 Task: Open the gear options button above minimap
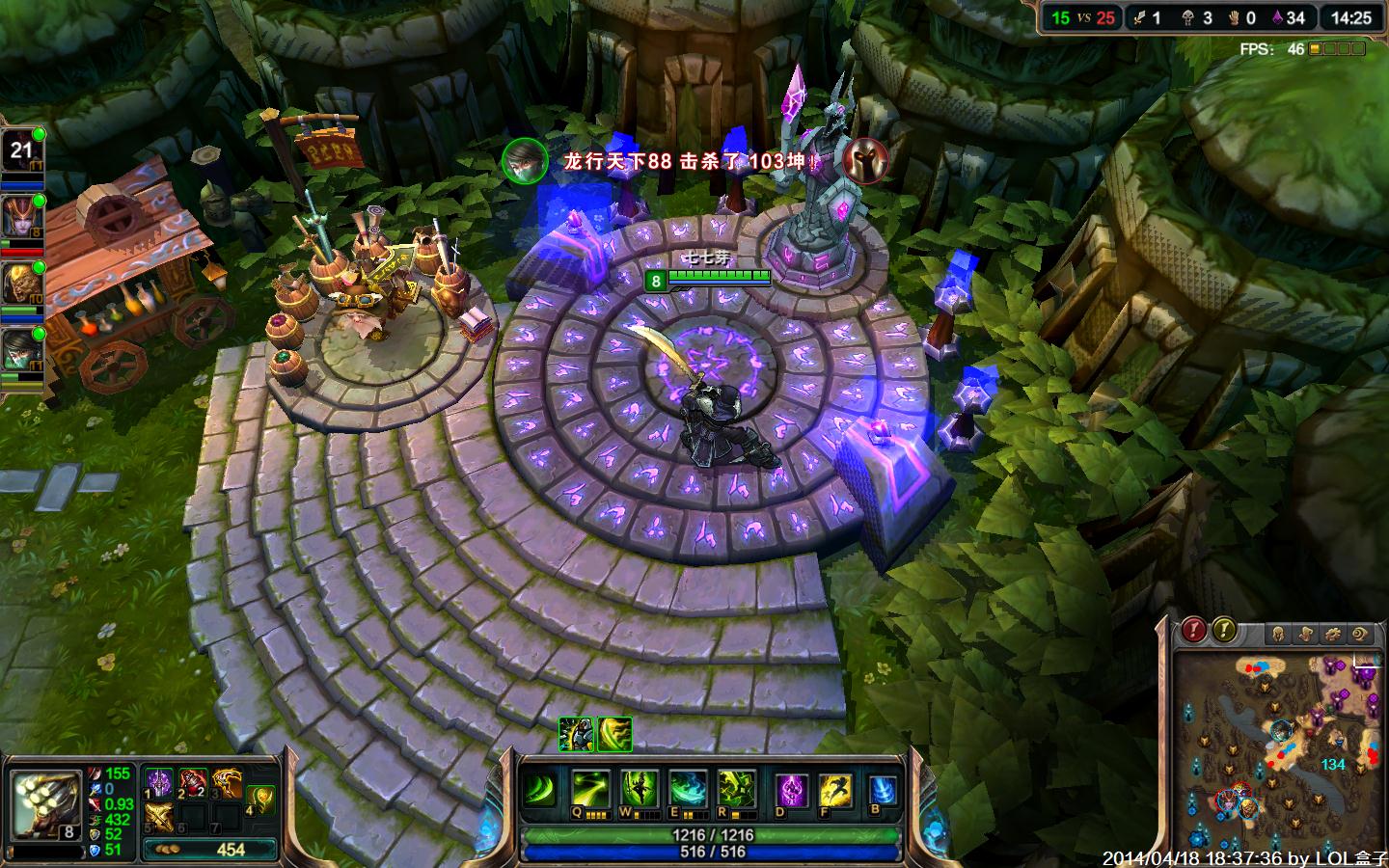coord(1334,634)
